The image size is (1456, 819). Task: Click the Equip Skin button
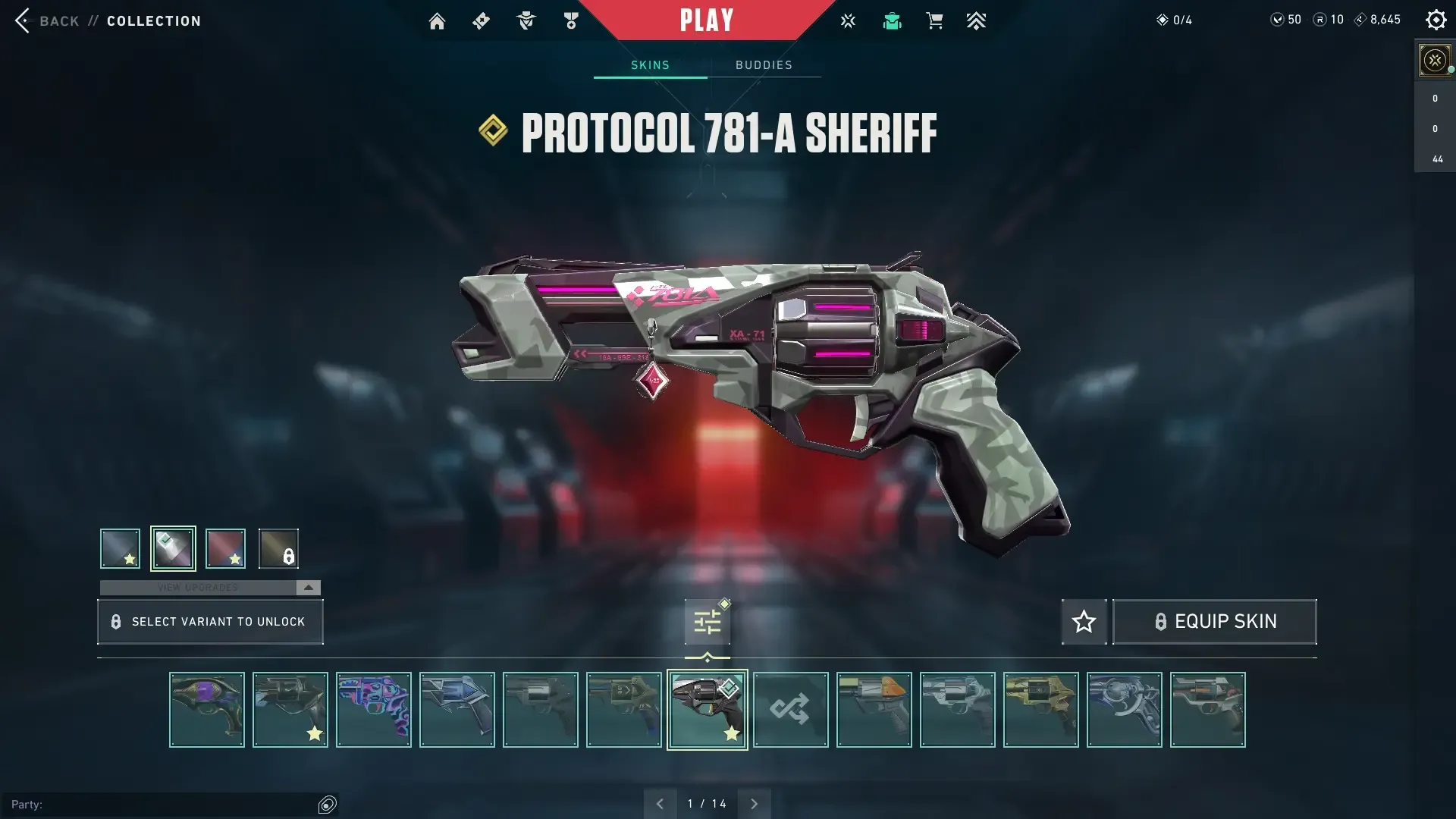coord(1214,622)
